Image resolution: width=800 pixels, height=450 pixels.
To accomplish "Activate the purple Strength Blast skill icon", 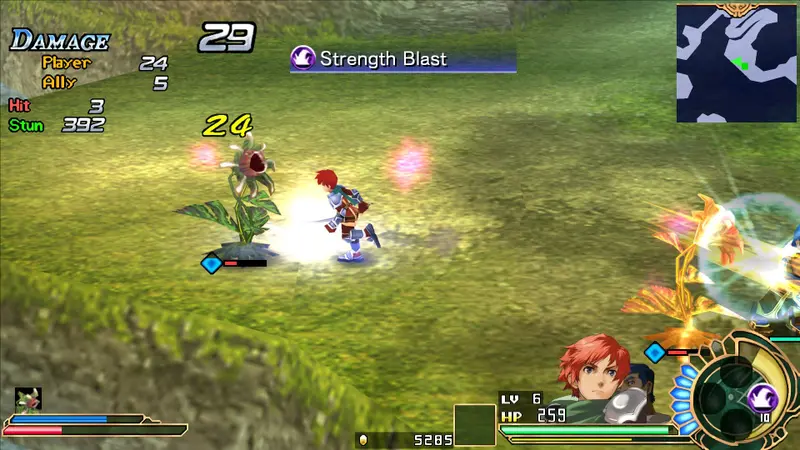I will pos(763,398).
